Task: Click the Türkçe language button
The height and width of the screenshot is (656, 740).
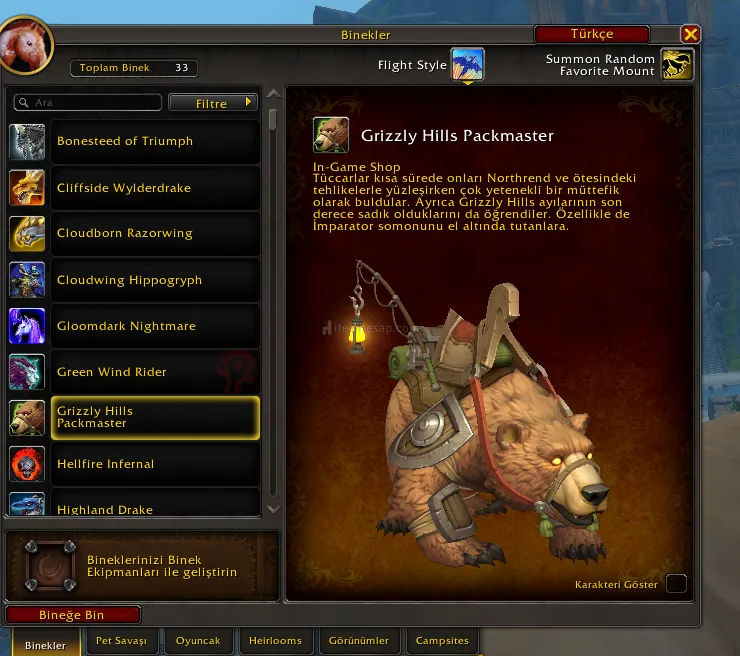Action: click(x=592, y=35)
